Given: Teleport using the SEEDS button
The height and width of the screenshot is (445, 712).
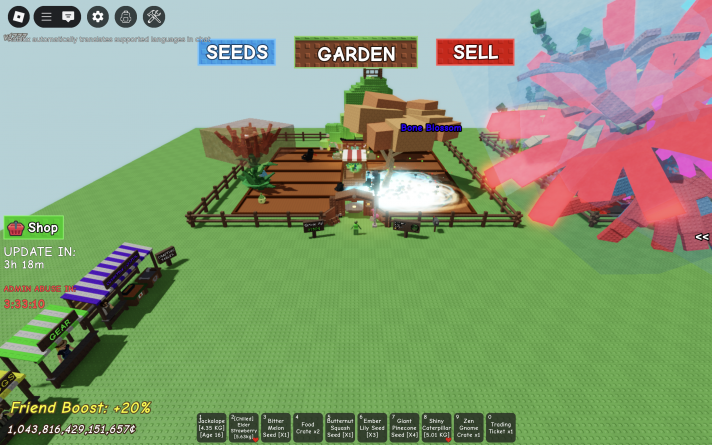Looking at the screenshot, I should click(x=236, y=52).
